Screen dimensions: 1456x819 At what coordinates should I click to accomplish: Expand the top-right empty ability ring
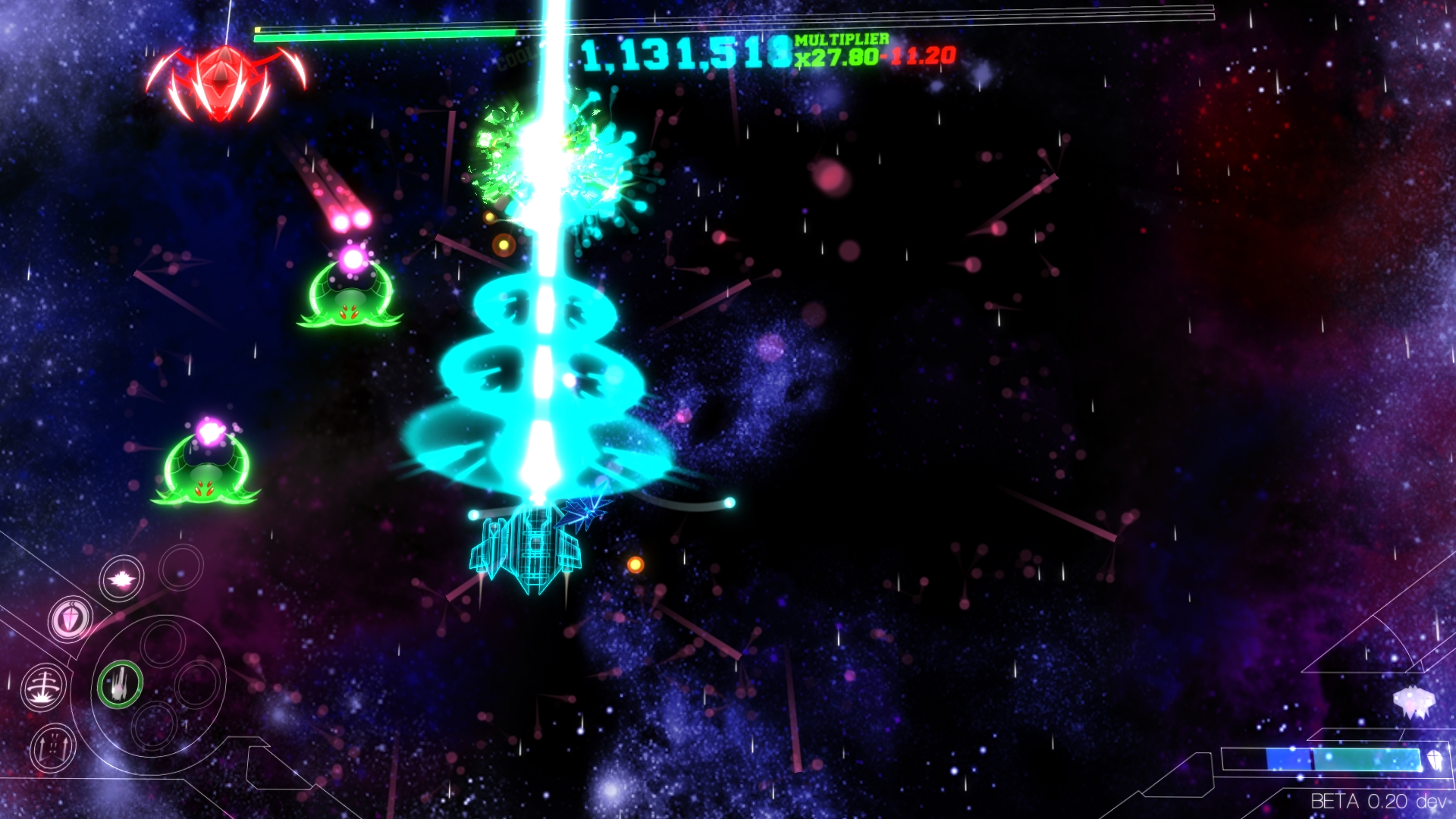181,568
